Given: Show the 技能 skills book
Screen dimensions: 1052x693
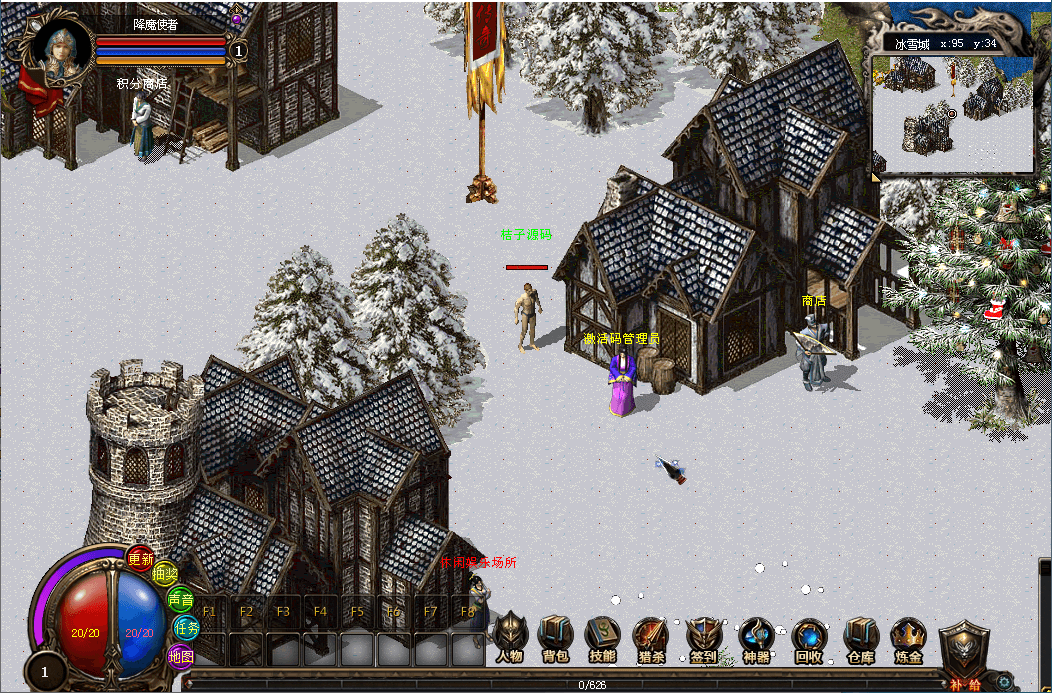Looking at the screenshot, I should click(602, 638).
